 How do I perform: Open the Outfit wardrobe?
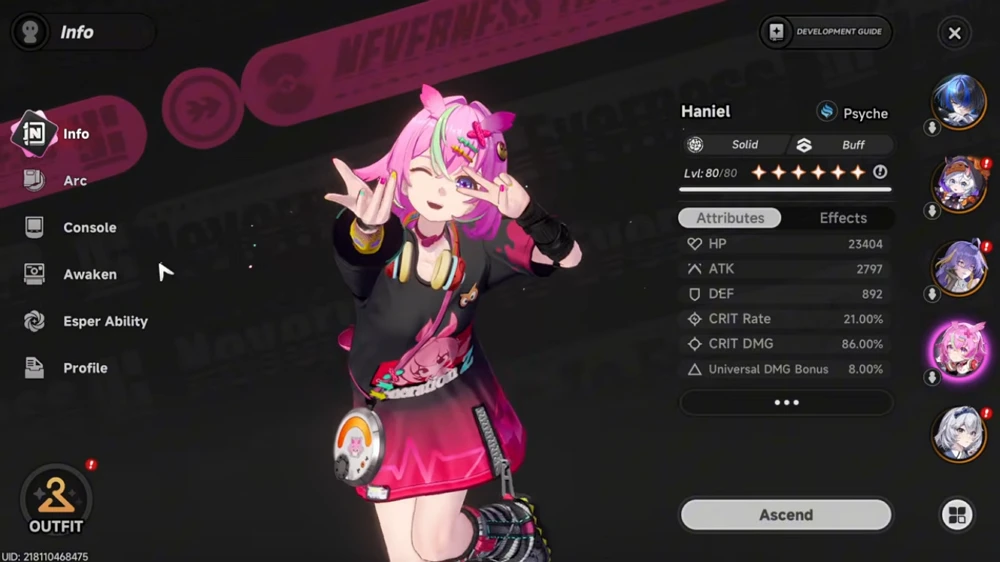click(x=56, y=501)
